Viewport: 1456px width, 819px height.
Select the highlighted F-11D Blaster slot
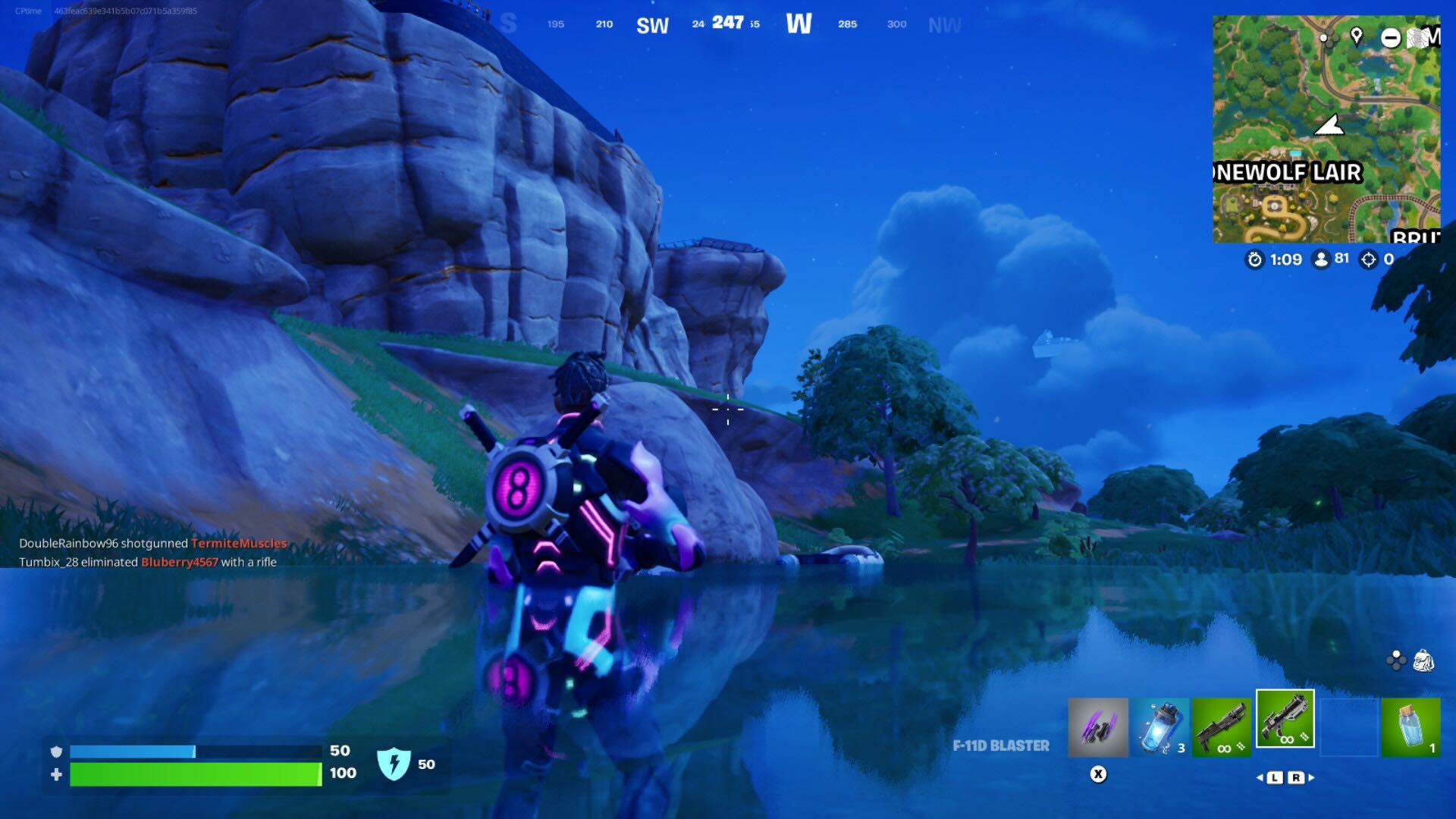(1285, 719)
